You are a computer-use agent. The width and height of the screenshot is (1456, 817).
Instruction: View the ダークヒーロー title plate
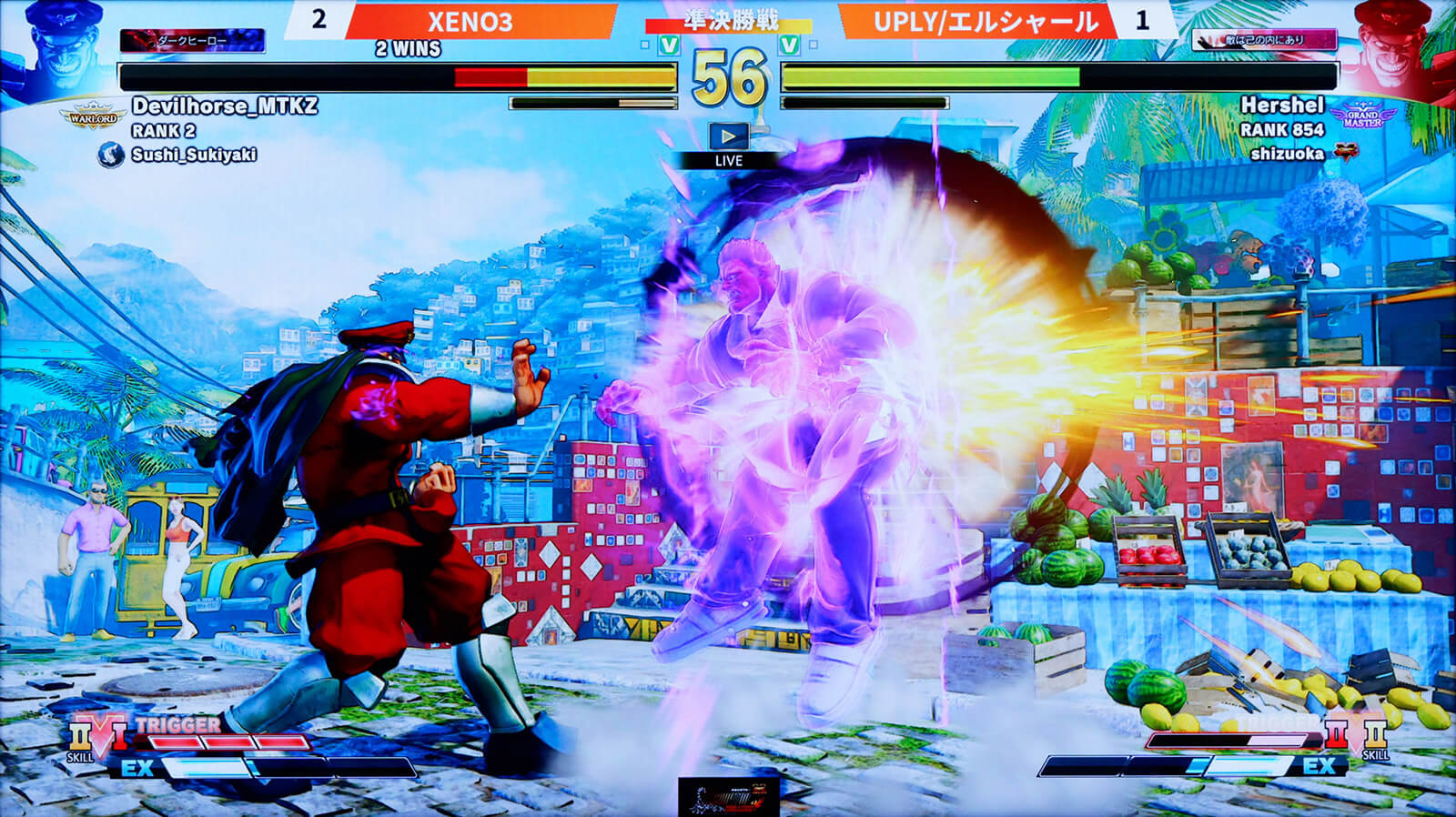point(193,41)
